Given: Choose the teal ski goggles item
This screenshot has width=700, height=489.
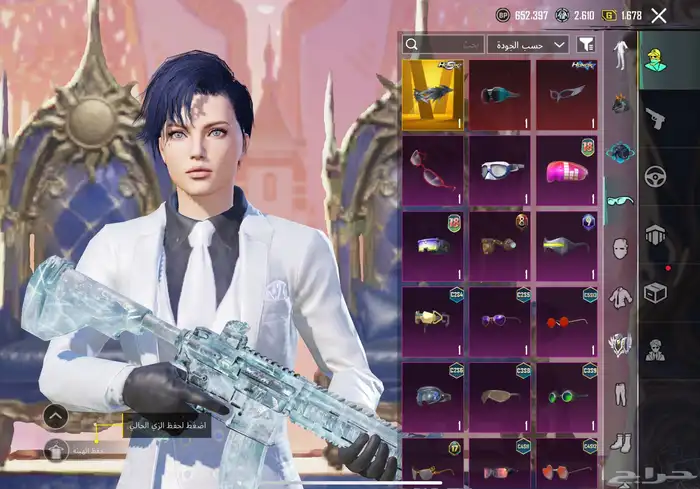Looking at the screenshot, I should [499, 95].
